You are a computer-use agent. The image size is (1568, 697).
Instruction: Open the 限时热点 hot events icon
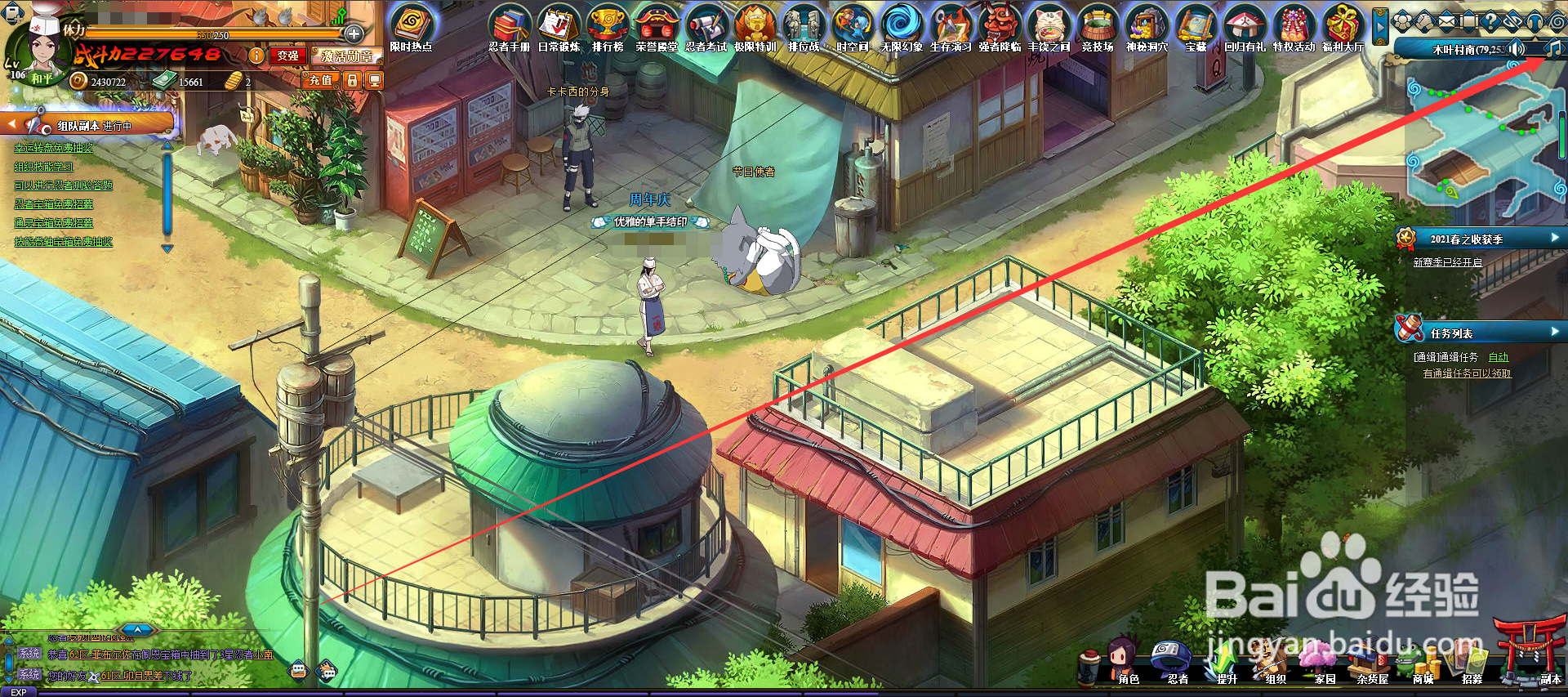click(x=411, y=27)
